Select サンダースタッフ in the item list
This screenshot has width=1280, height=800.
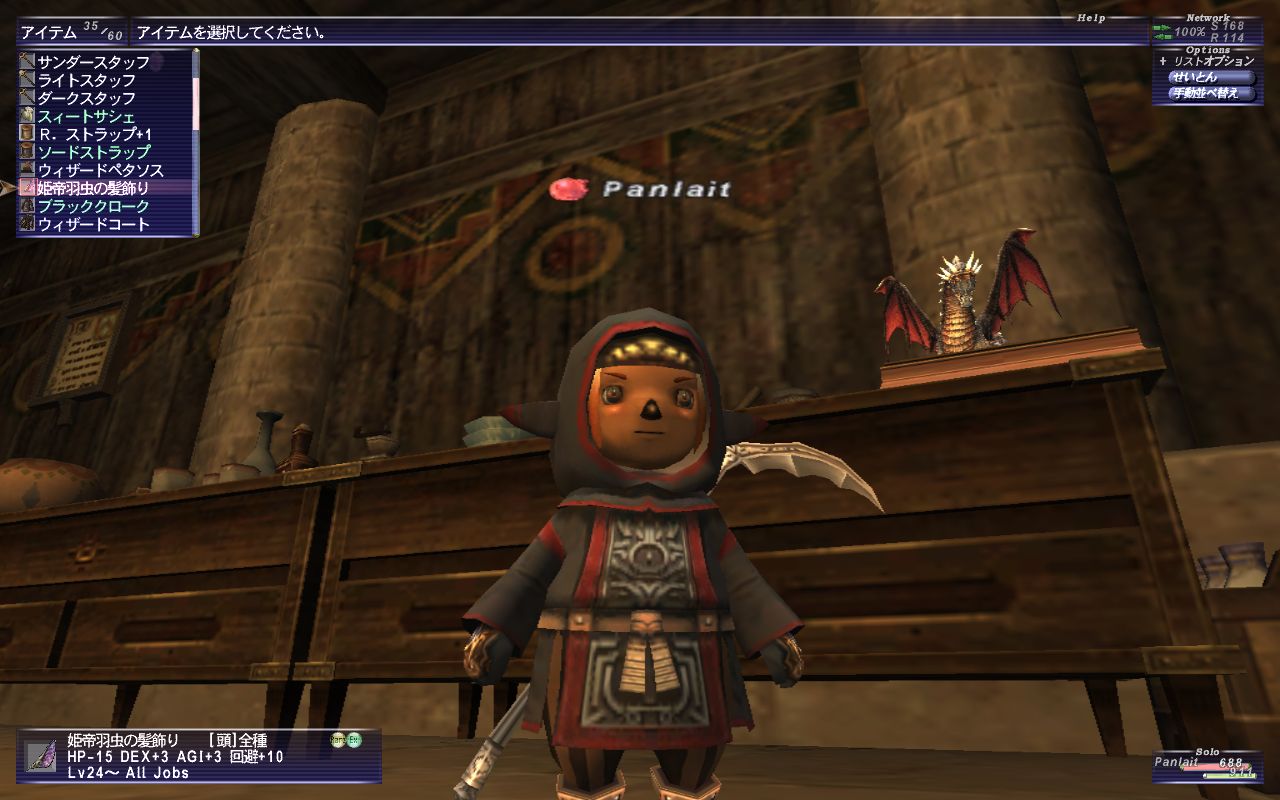point(93,62)
